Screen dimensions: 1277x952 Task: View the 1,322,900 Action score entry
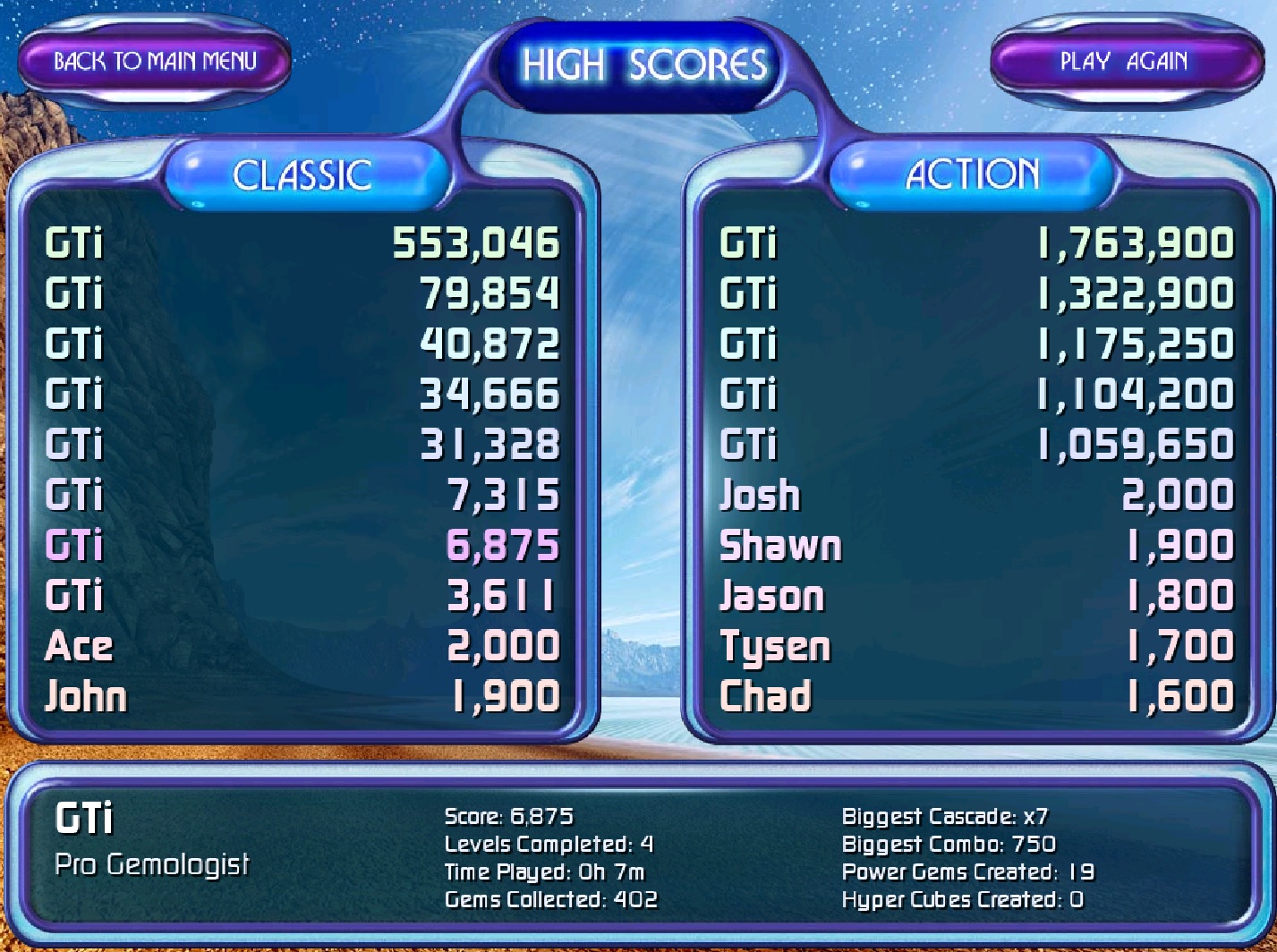[976, 293]
